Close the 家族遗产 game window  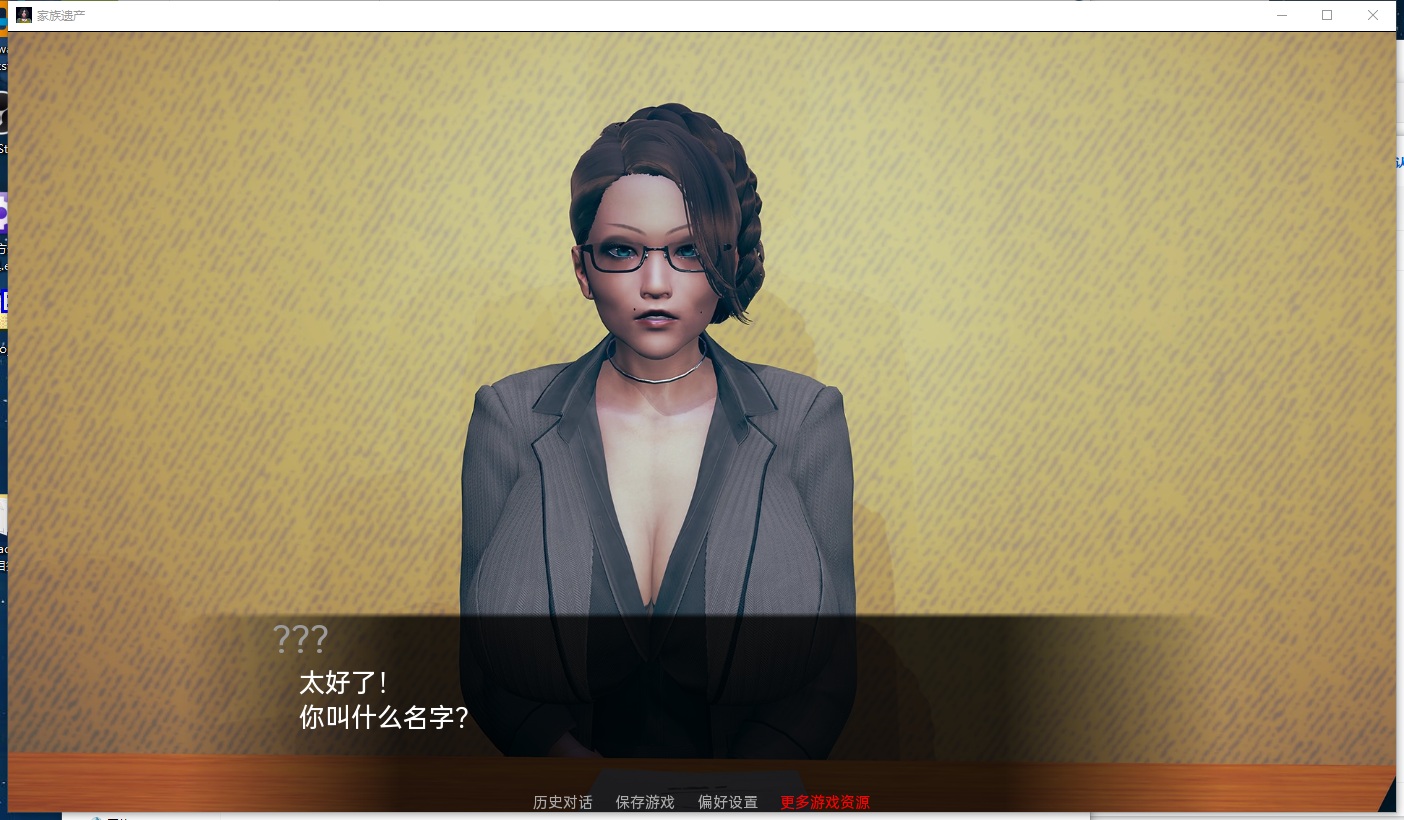tap(1373, 15)
